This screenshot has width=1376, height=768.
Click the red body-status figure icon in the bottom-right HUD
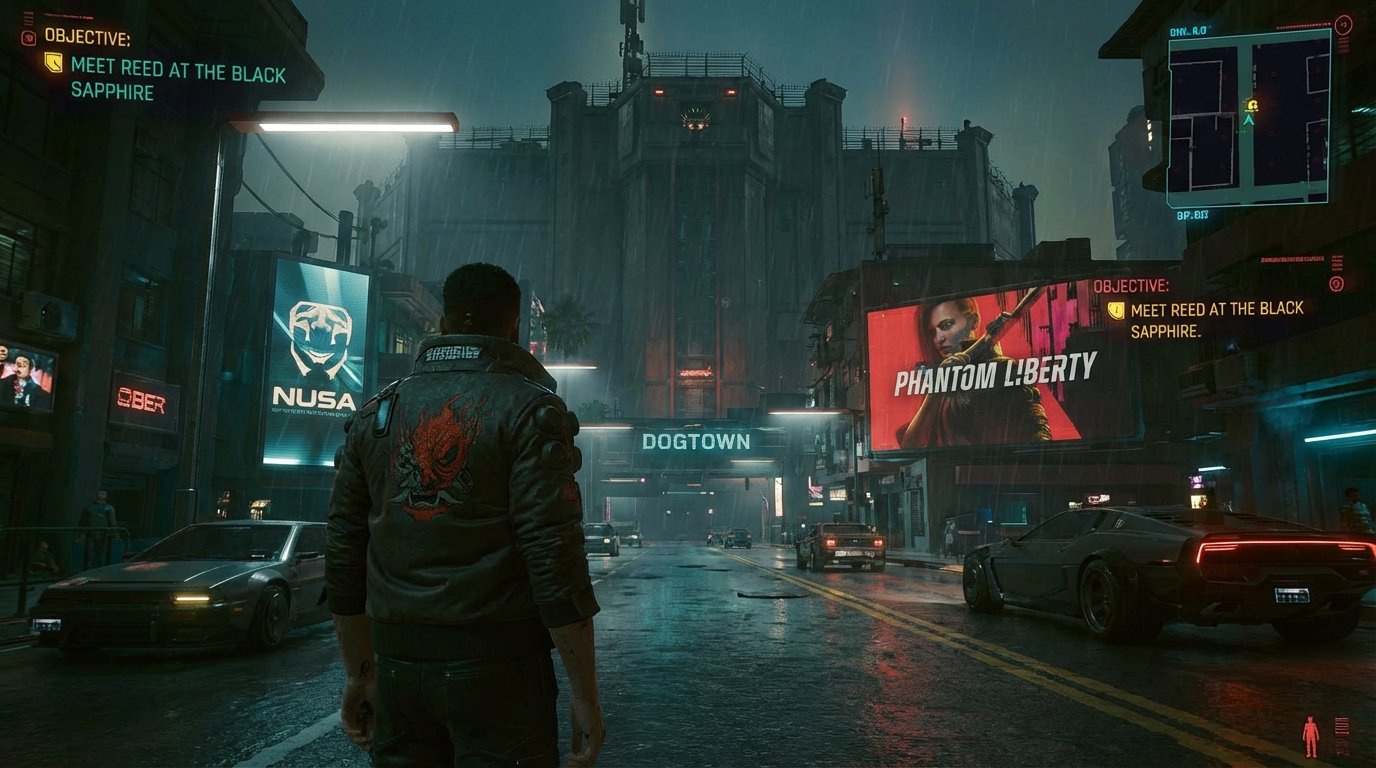click(x=1310, y=735)
